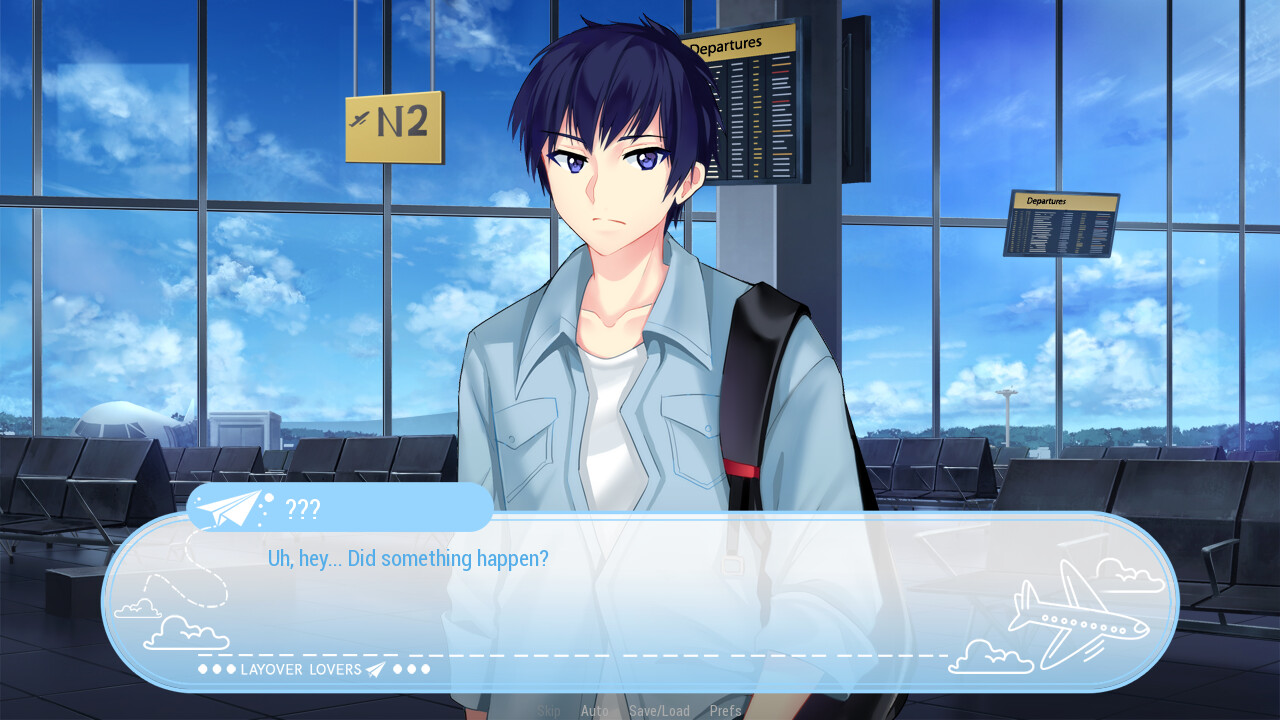
Task: Select the paper plane beside LAYOVER LOVERS
Action: point(377,669)
